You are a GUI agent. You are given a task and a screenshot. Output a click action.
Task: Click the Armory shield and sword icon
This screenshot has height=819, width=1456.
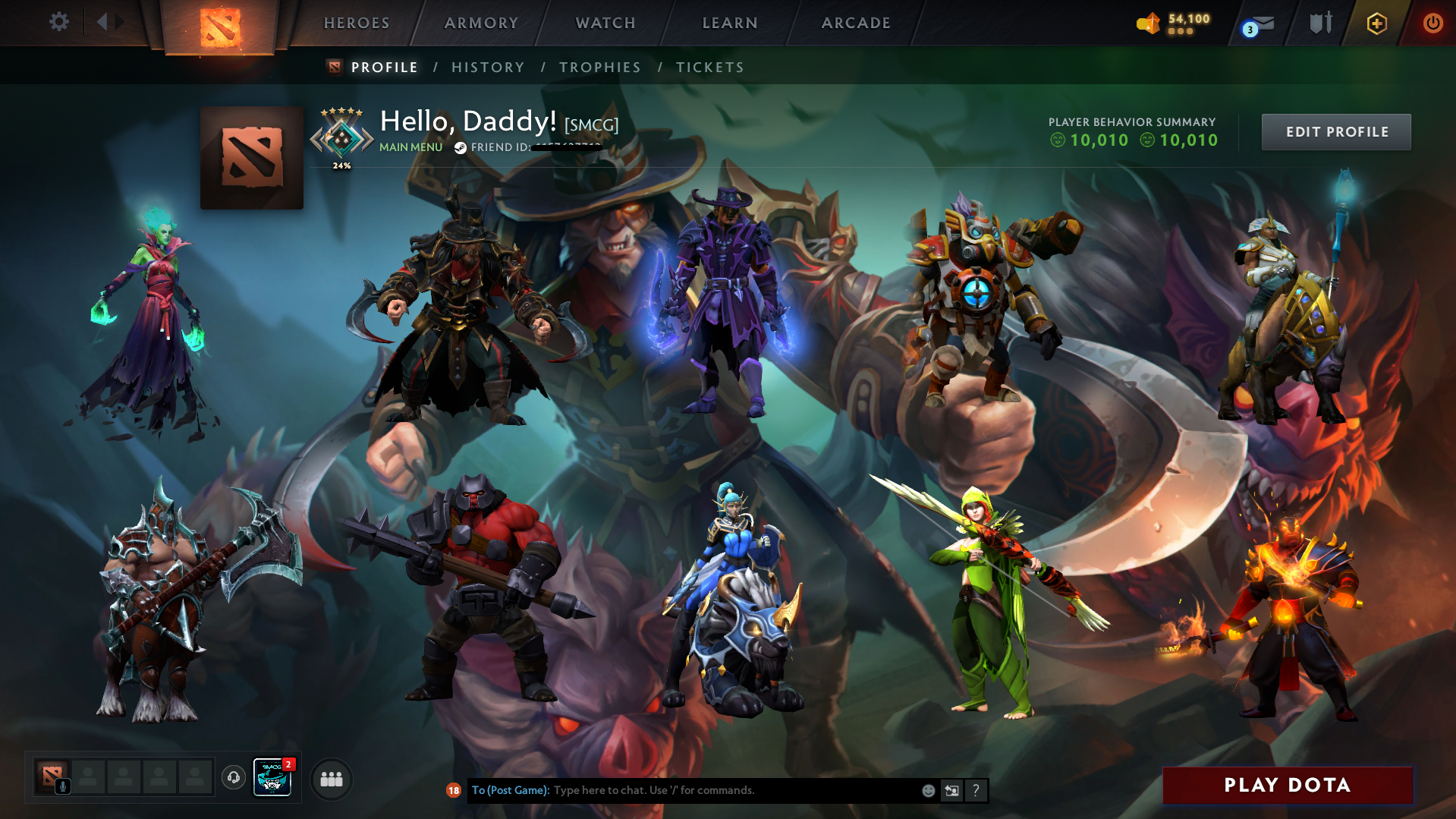(x=1320, y=23)
